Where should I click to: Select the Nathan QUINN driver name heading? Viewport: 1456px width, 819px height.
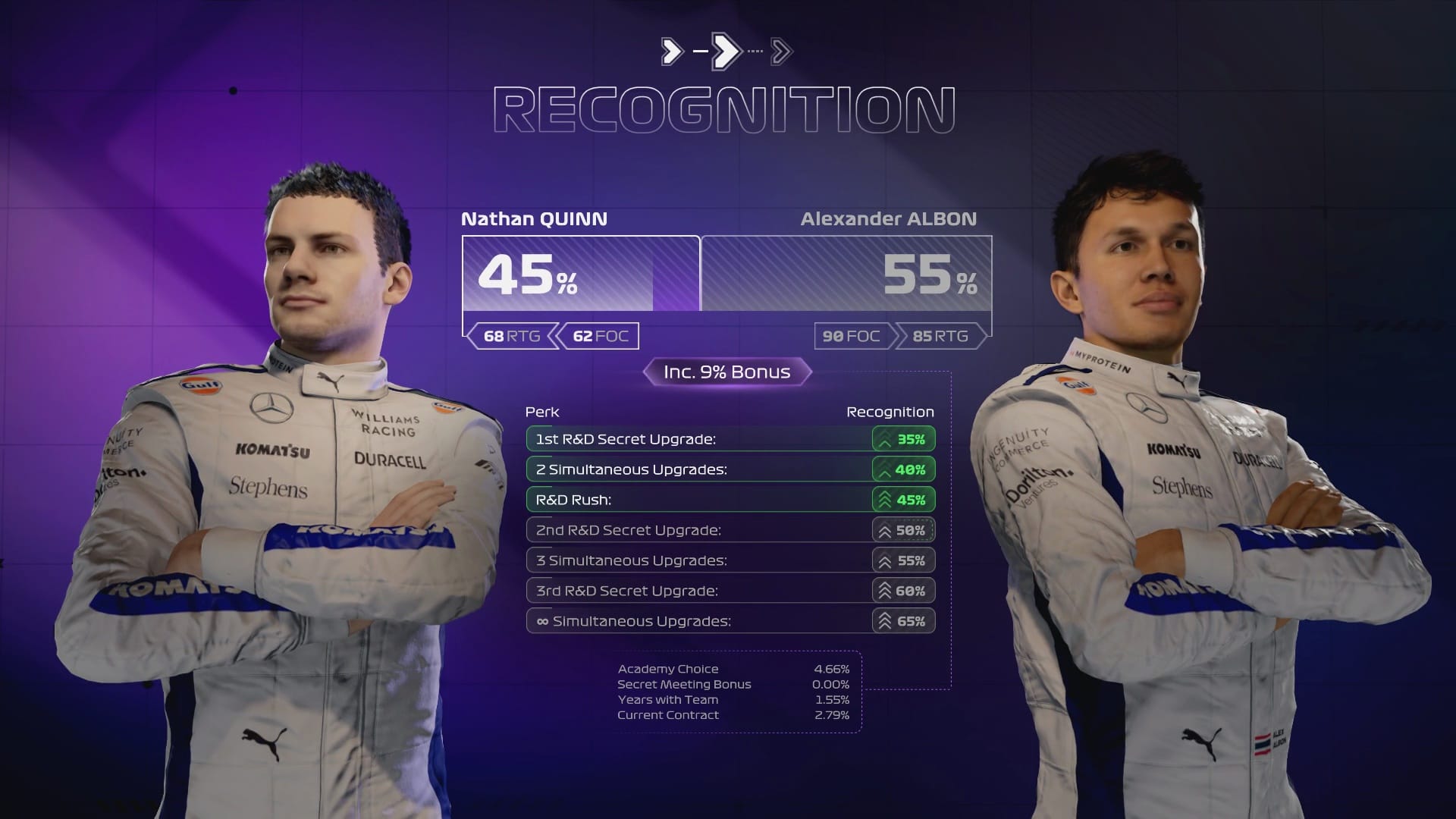[x=535, y=220]
